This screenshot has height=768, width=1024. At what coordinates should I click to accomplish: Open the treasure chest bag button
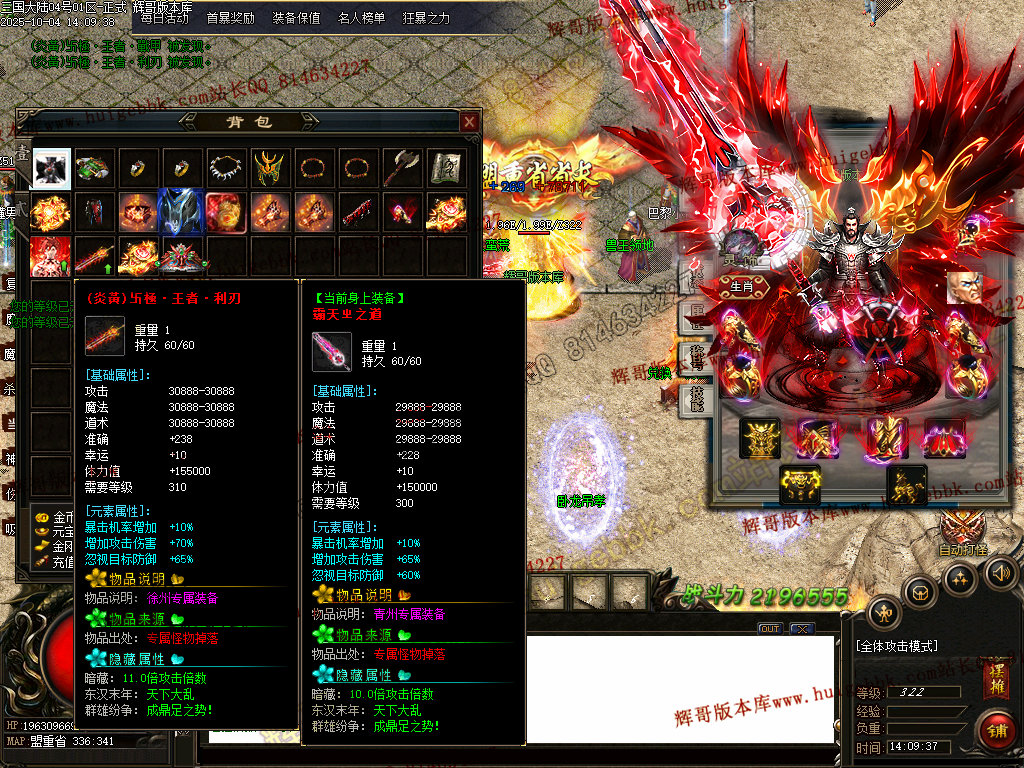tap(920, 592)
